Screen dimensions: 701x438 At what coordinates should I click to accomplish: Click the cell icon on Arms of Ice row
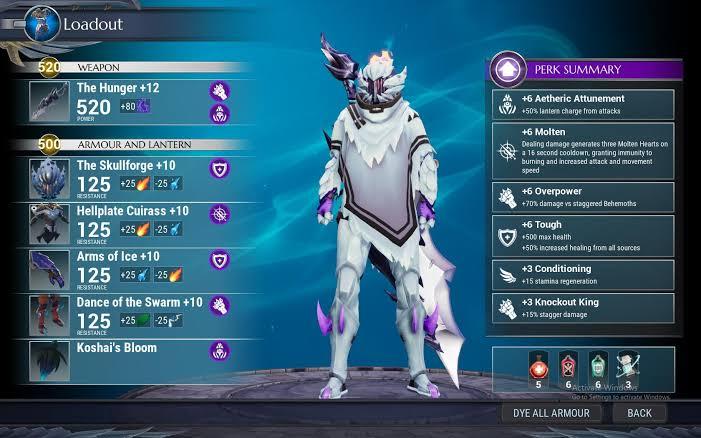coord(219,261)
